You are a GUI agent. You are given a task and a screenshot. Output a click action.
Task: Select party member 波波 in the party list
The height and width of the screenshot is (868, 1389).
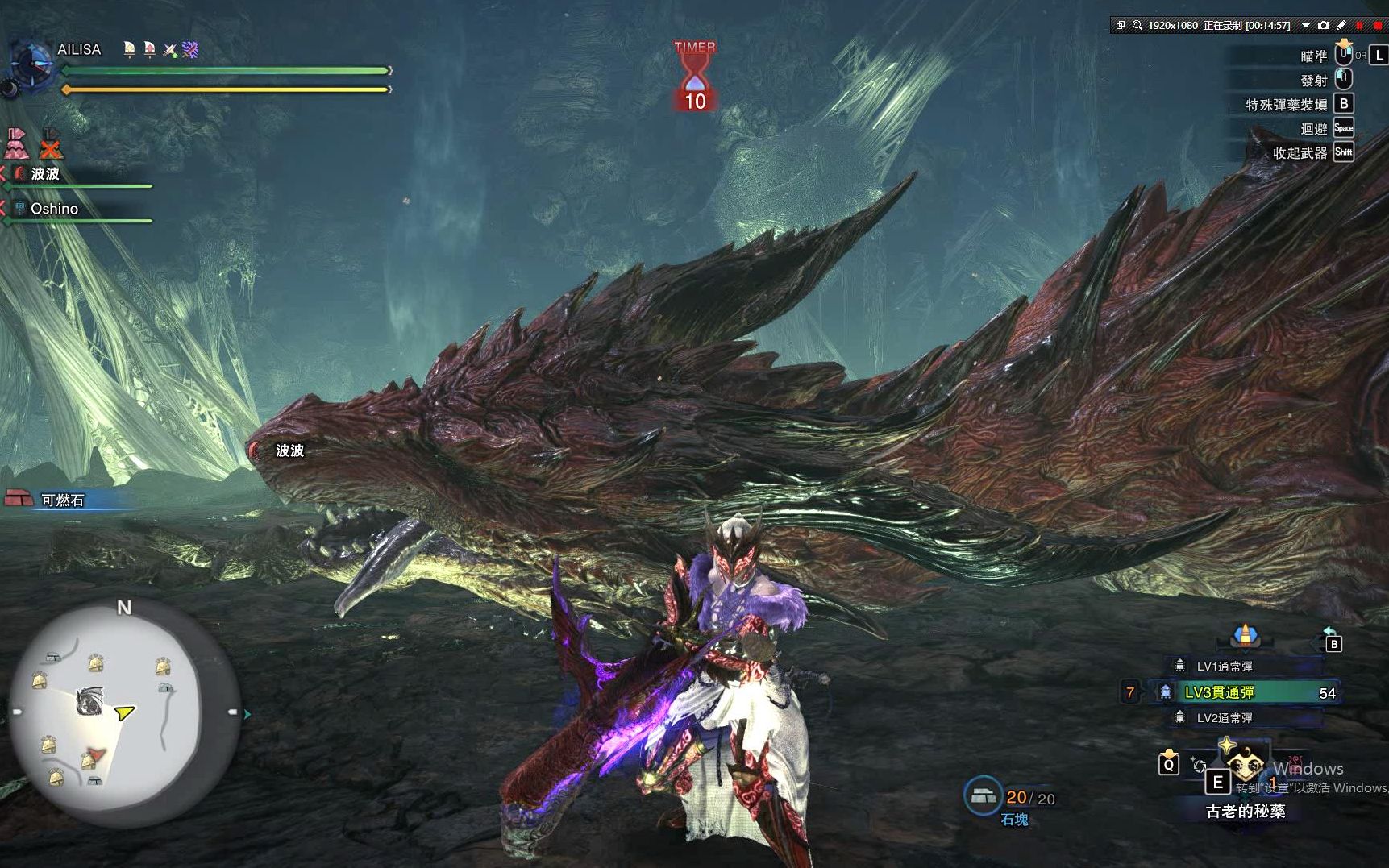pyautogui.click(x=45, y=174)
